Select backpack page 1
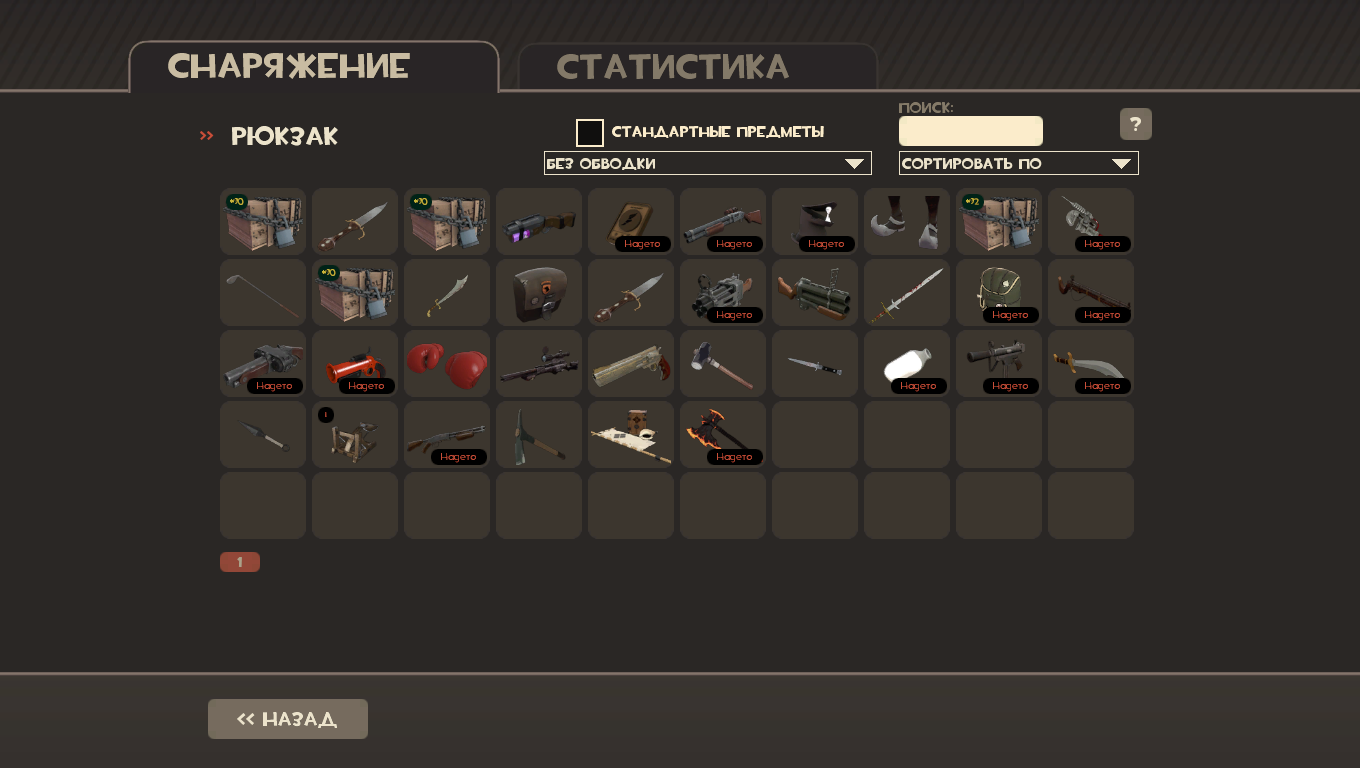 click(x=240, y=562)
